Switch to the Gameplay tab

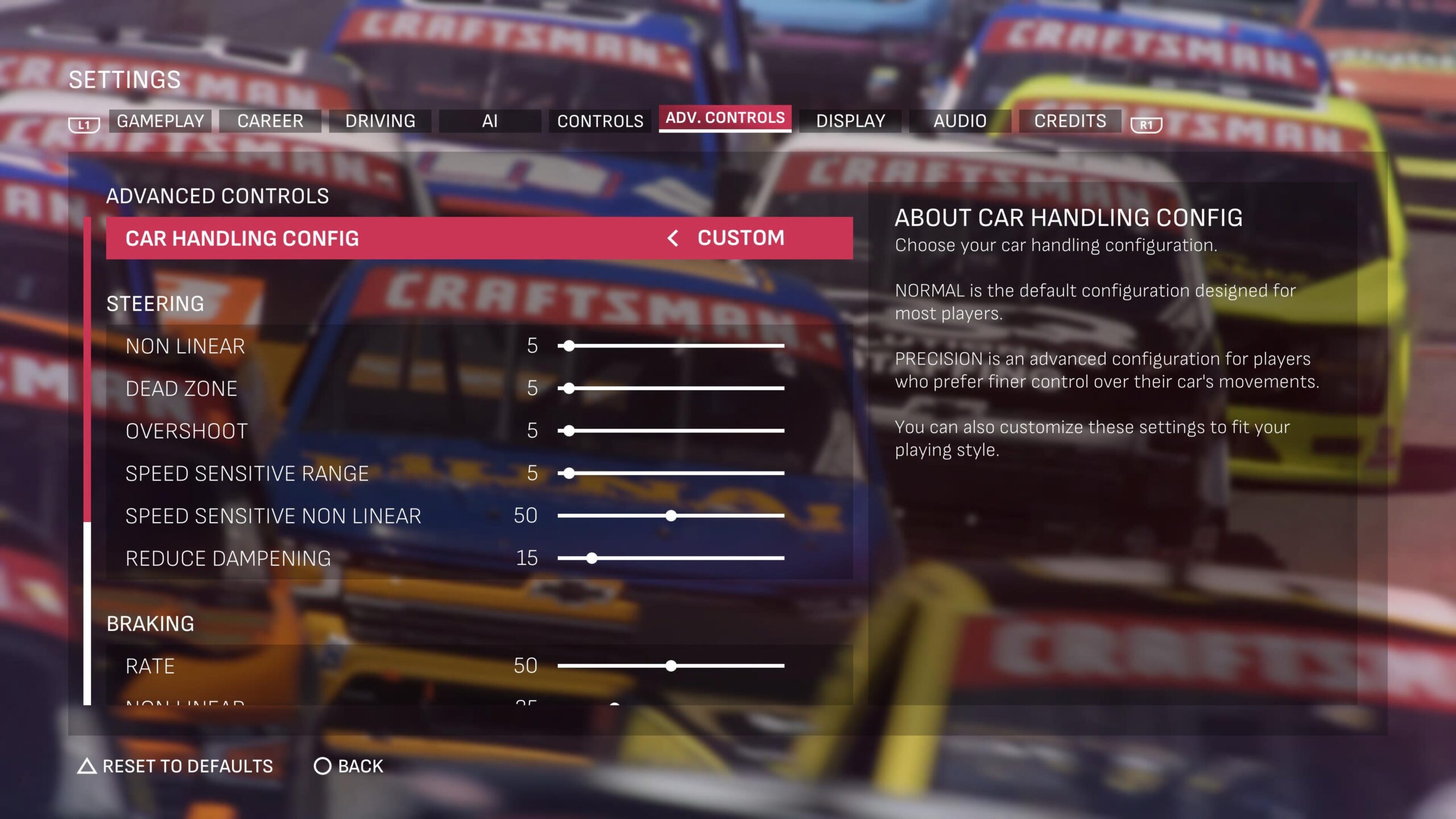click(160, 121)
